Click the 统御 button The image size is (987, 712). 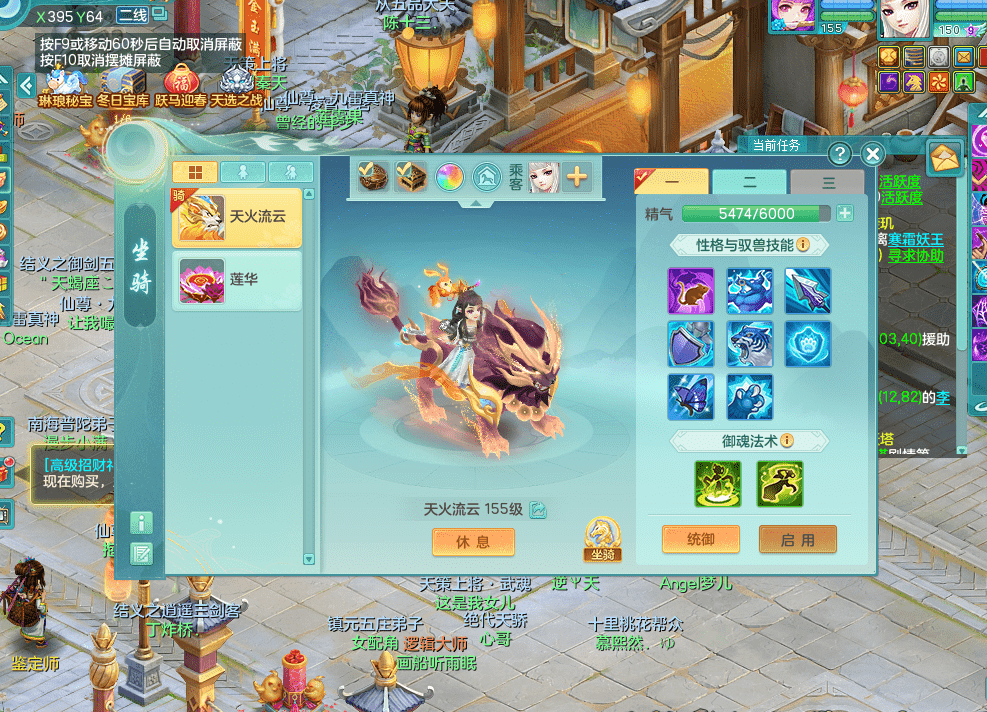701,539
